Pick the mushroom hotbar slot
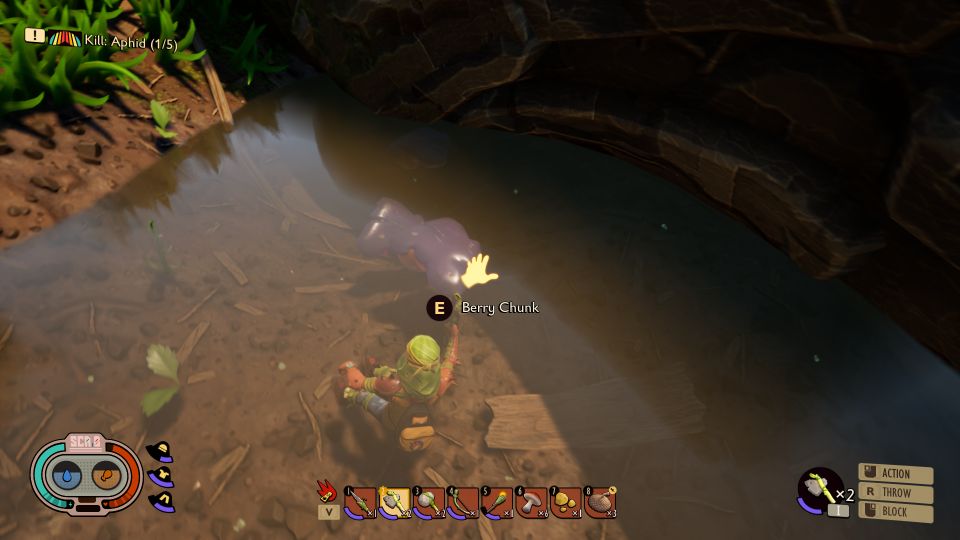The width and height of the screenshot is (960, 540). 531,501
